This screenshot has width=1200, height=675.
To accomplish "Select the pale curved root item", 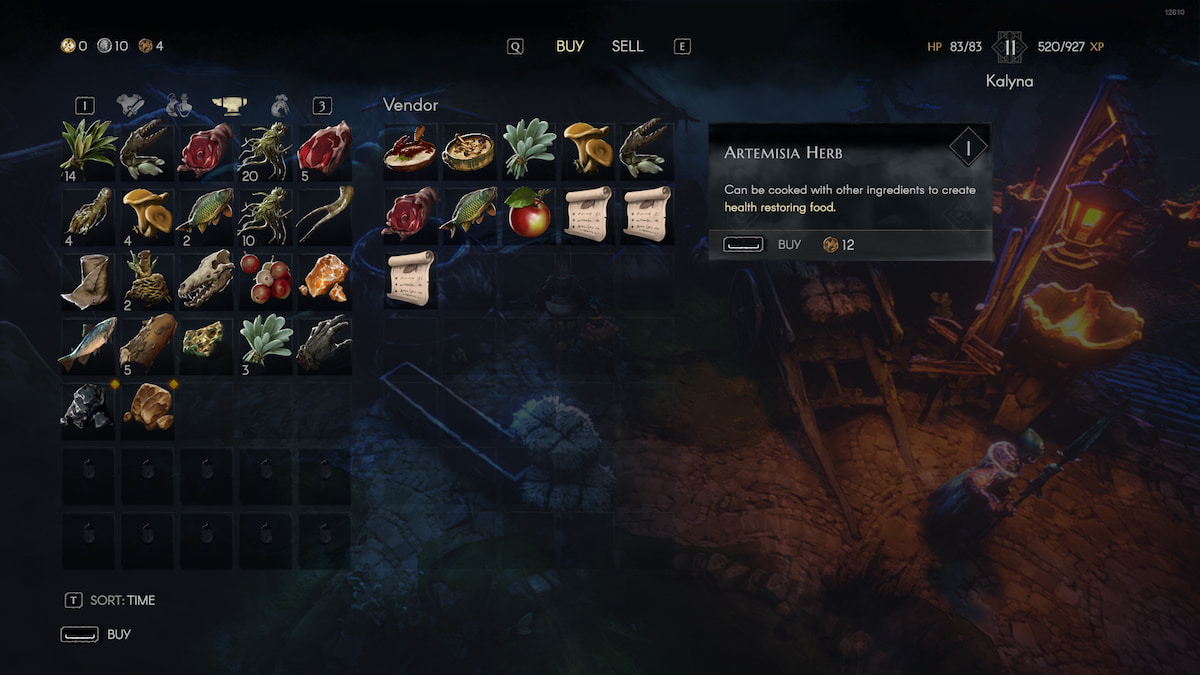I will pyautogui.click(x=324, y=213).
